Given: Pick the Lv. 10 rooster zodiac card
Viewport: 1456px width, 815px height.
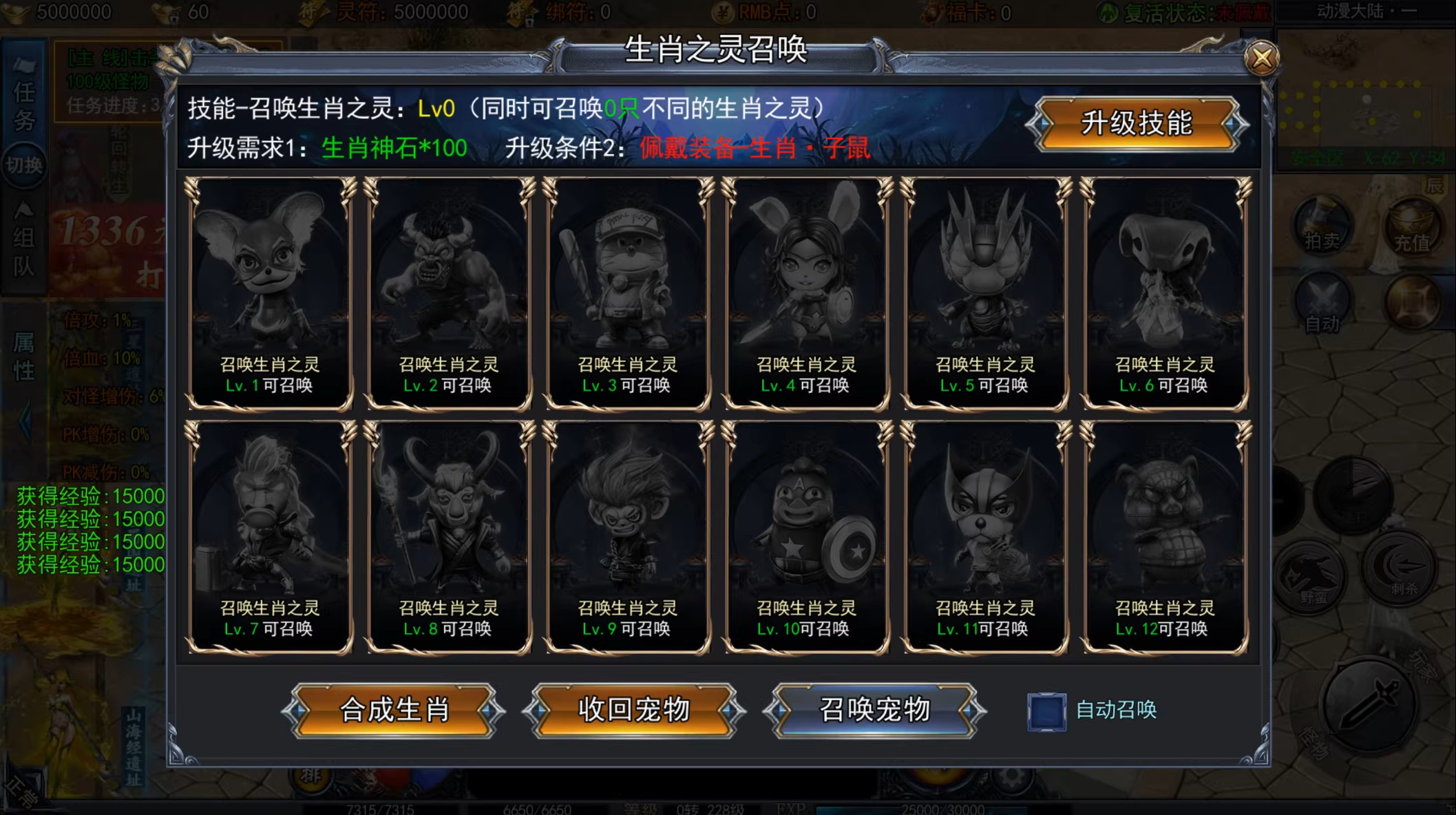Looking at the screenshot, I should pyautogui.click(x=806, y=538).
